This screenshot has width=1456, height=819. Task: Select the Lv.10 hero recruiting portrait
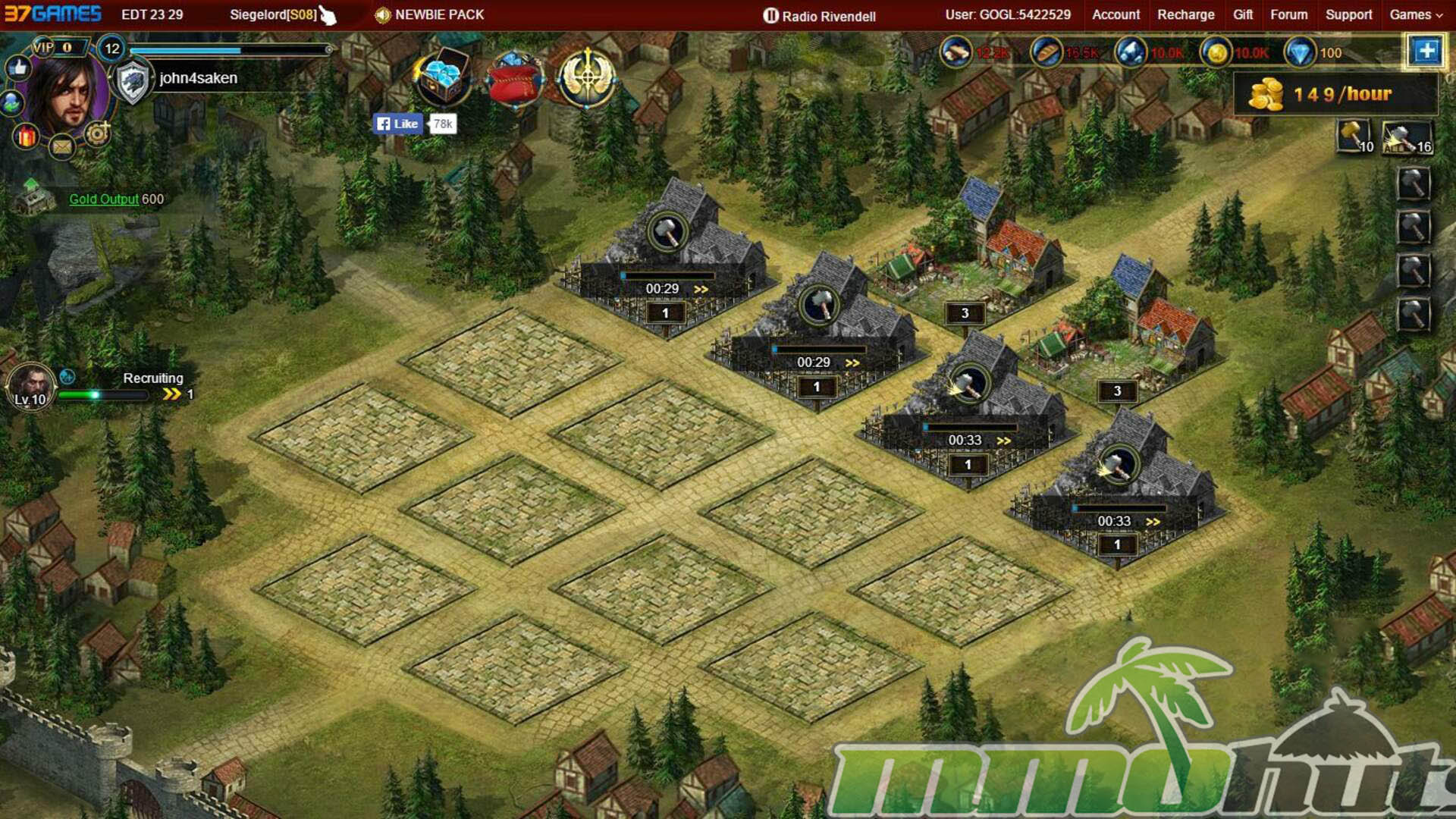point(31,387)
